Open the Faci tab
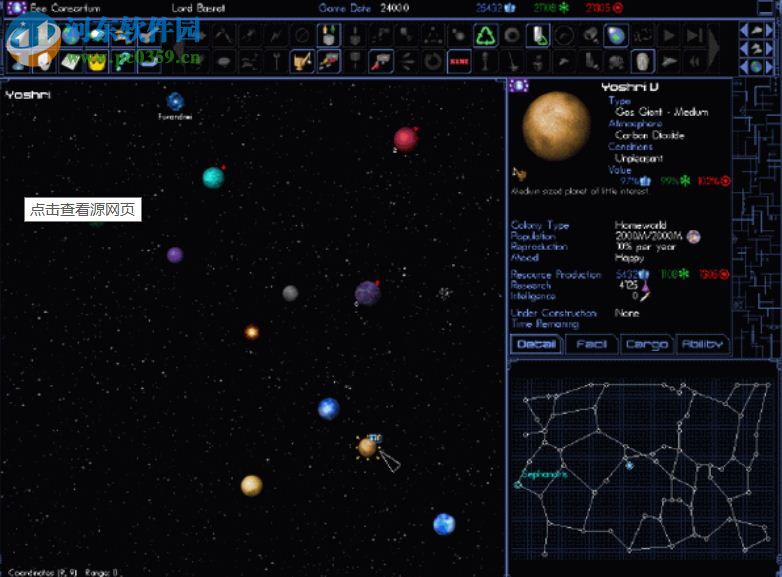 (591, 345)
